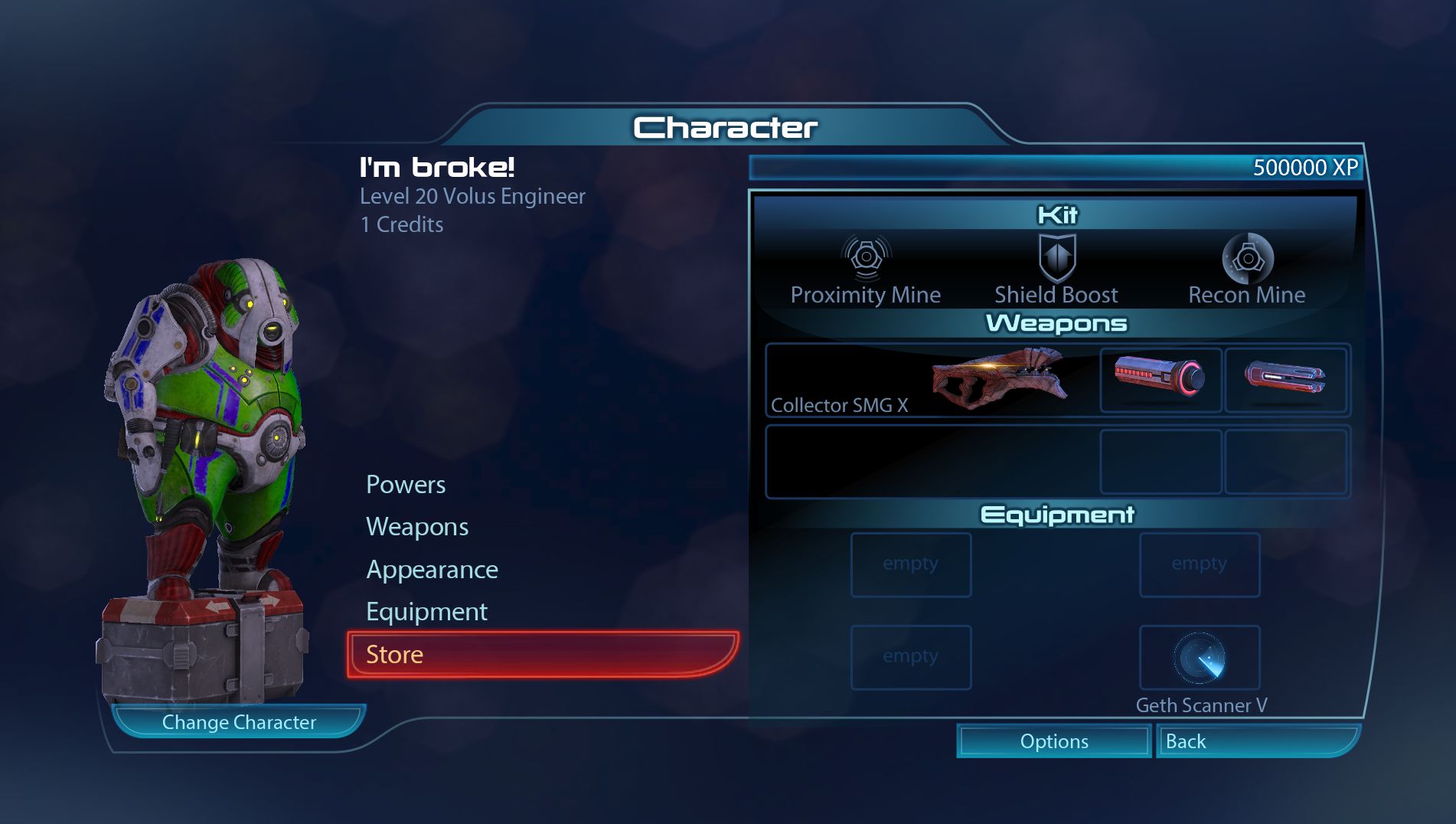Select the Collector SMG X weapon slot
This screenshot has width=1456, height=824.
[x=931, y=381]
